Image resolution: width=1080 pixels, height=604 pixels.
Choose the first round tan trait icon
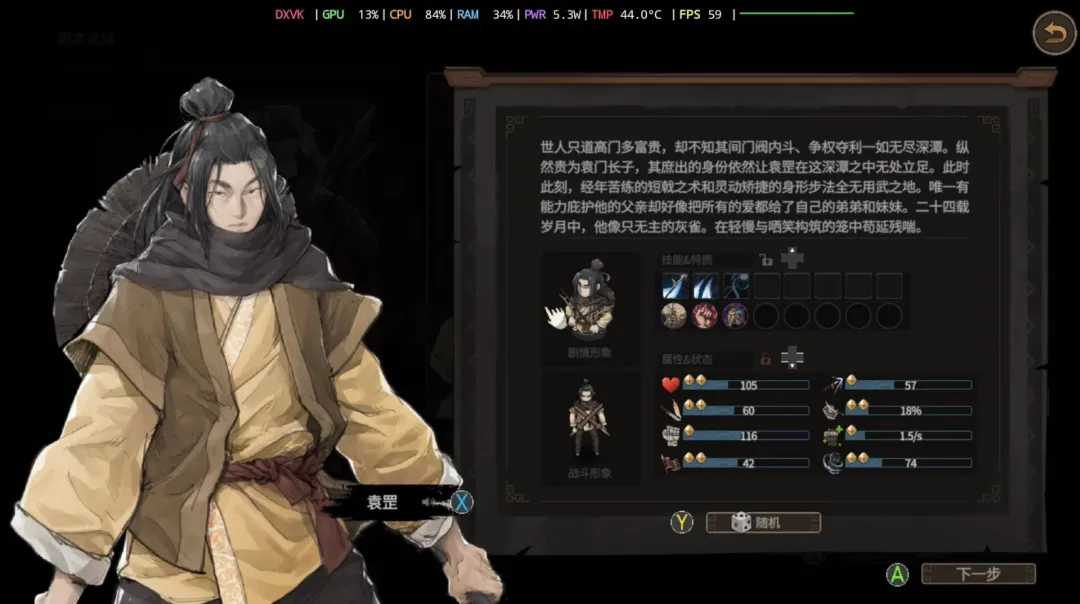674,316
